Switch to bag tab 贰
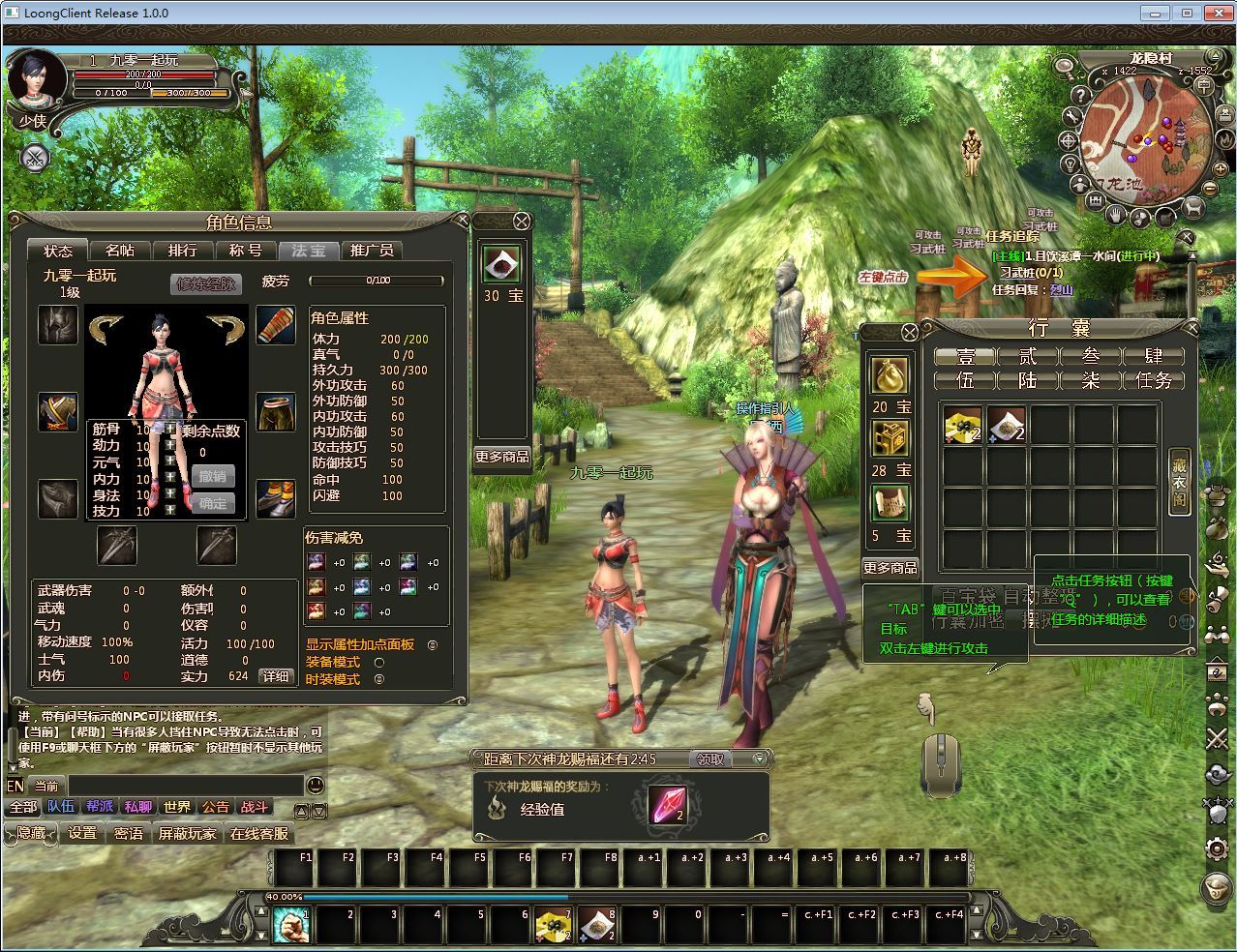Image resolution: width=1237 pixels, height=952 pixels. (x=1027, y=356)
